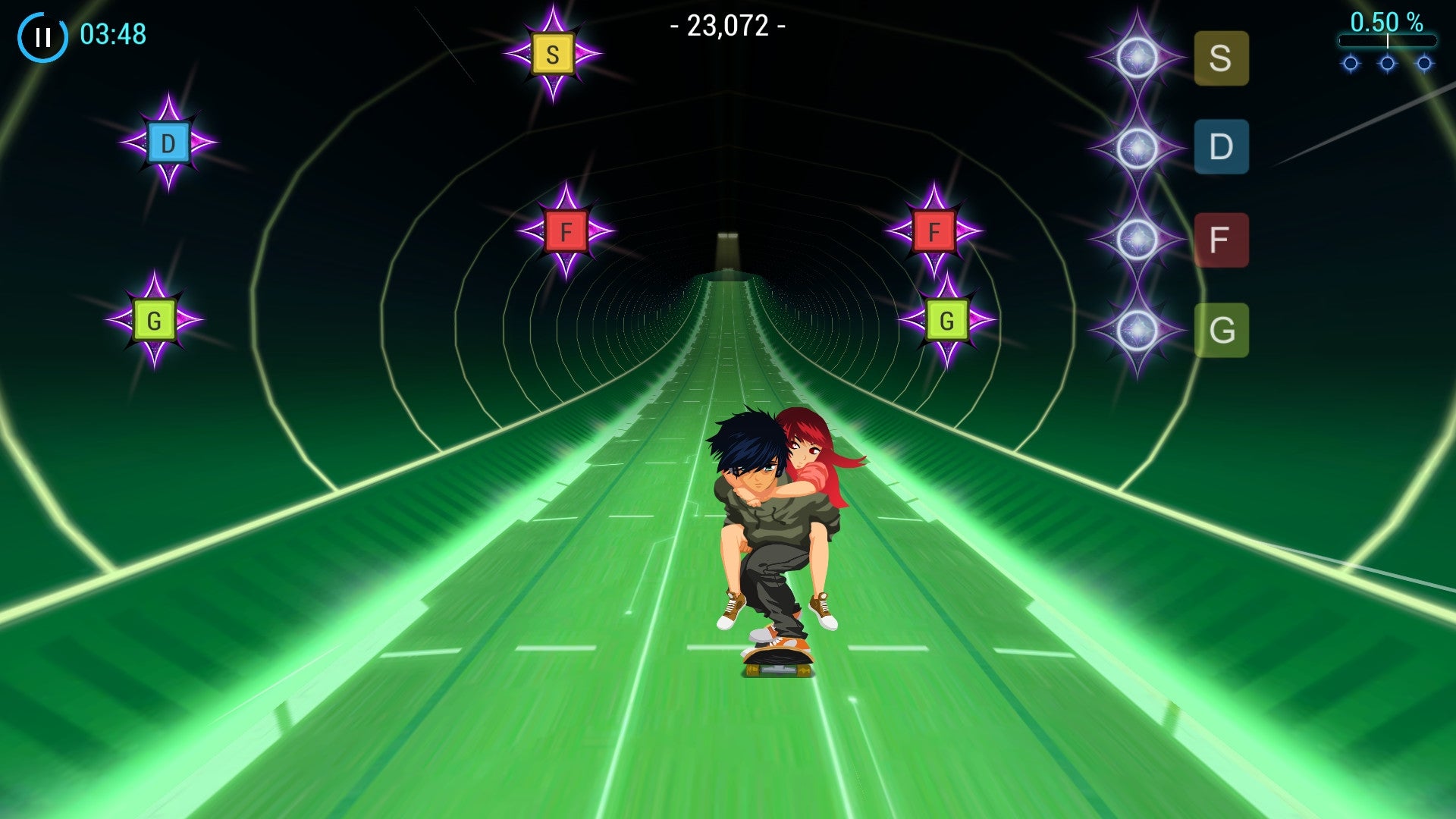Click the glowing orb beside the S tile

tap(1137, 58)
